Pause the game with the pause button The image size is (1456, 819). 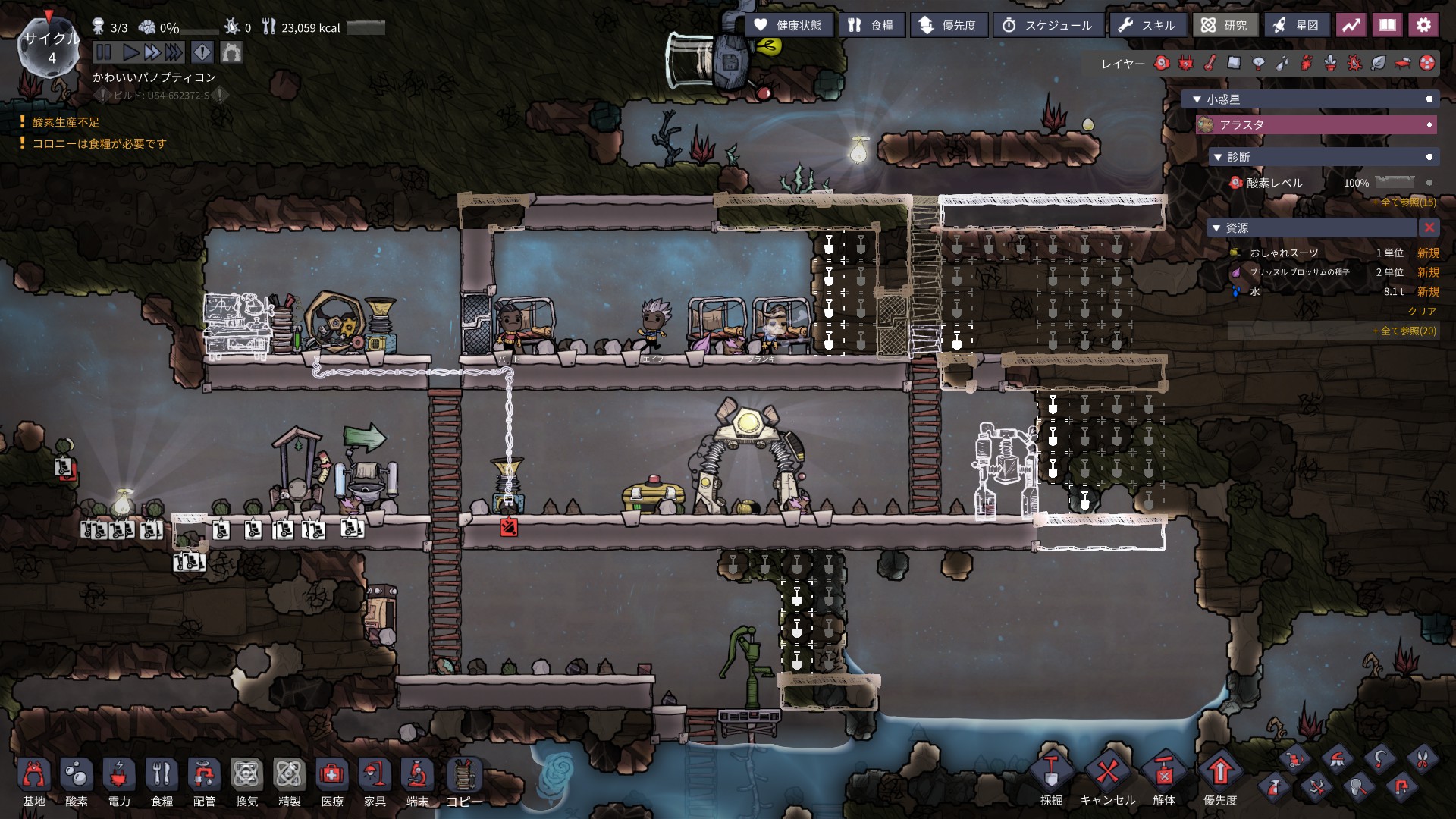(104, 52)
